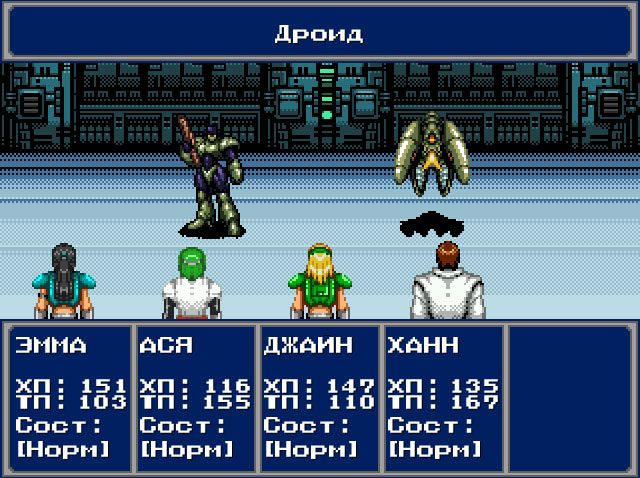Click the Дроид target name banner
Viewport: 640px width, 478px height.
(x=319, y=33)
